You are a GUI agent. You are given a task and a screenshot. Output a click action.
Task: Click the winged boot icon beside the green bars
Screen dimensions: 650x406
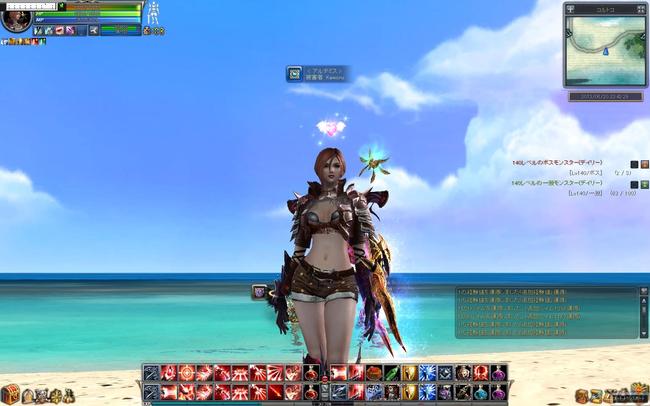coord(93,31)
